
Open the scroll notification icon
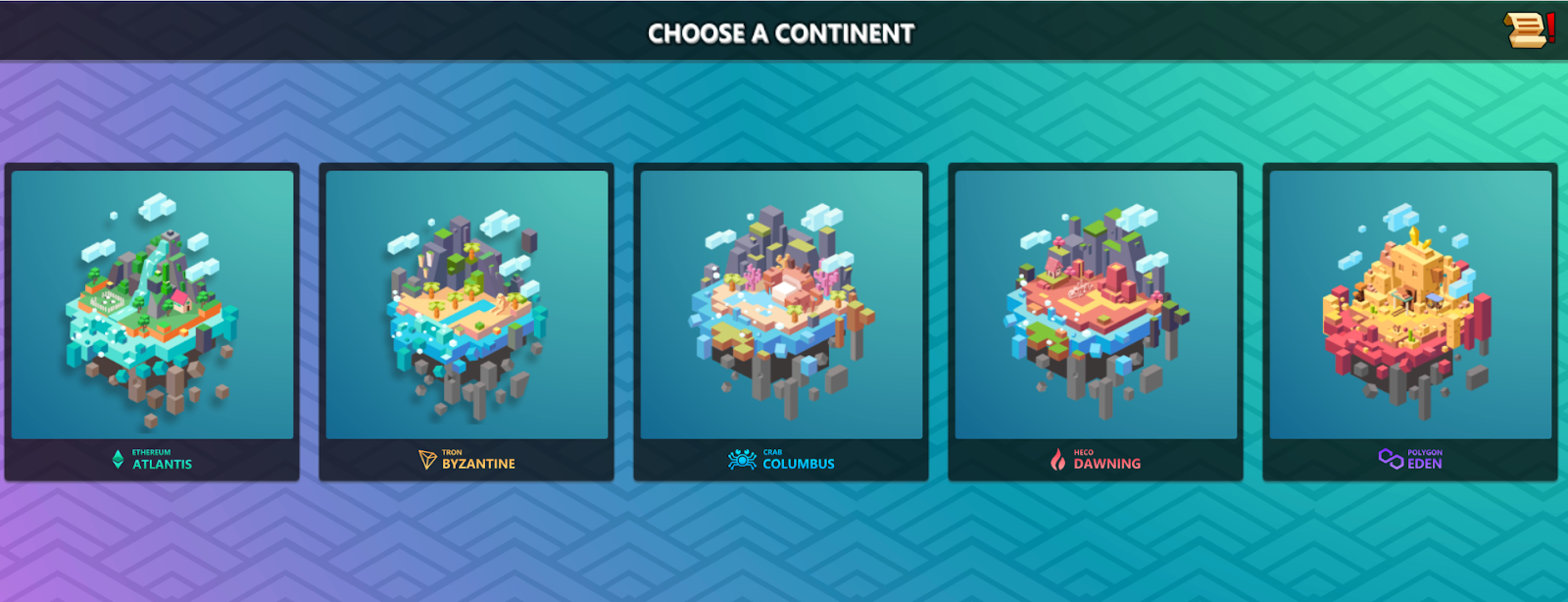click(x=1527, y=29)
